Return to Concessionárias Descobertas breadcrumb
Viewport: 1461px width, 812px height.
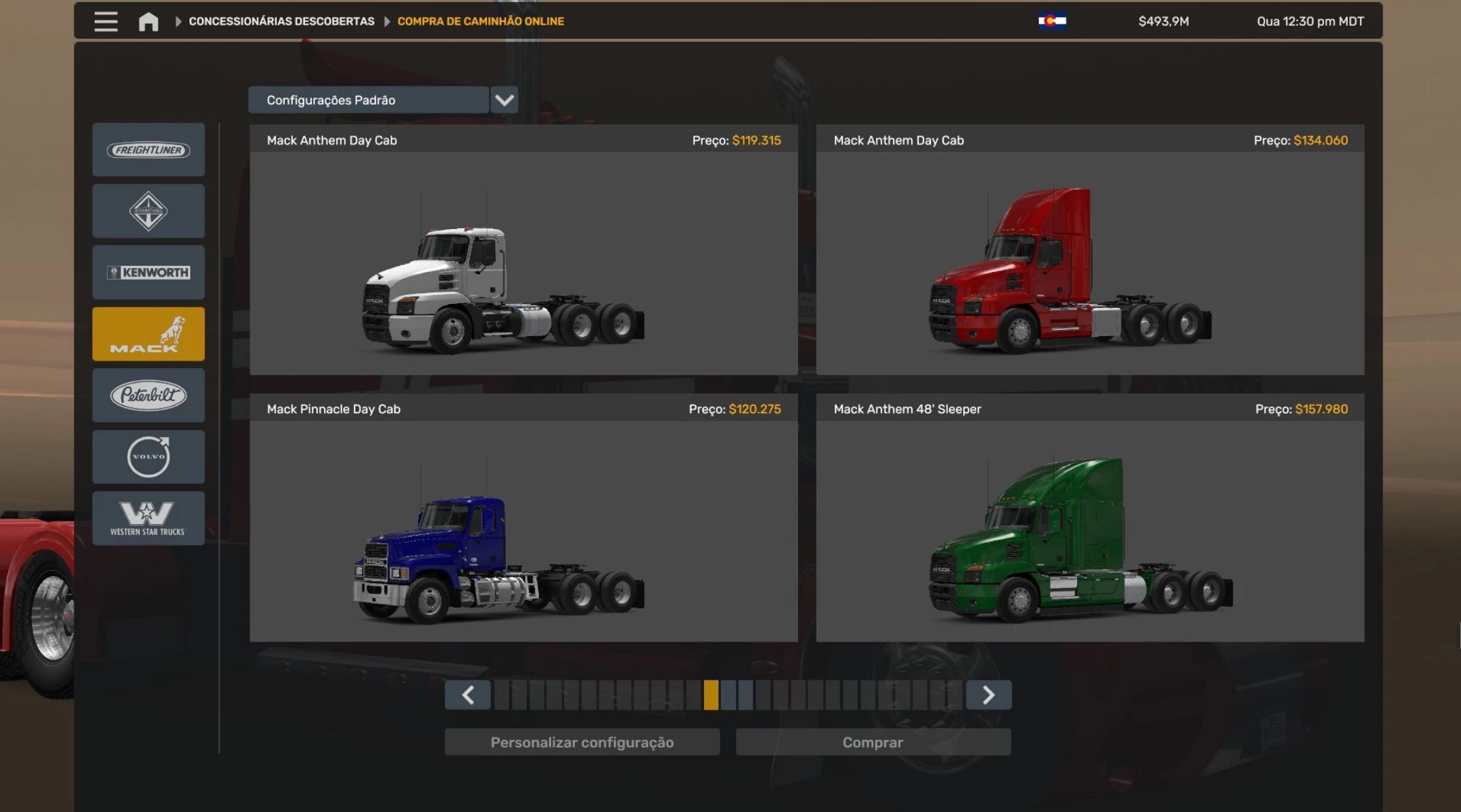pos(281,21)
